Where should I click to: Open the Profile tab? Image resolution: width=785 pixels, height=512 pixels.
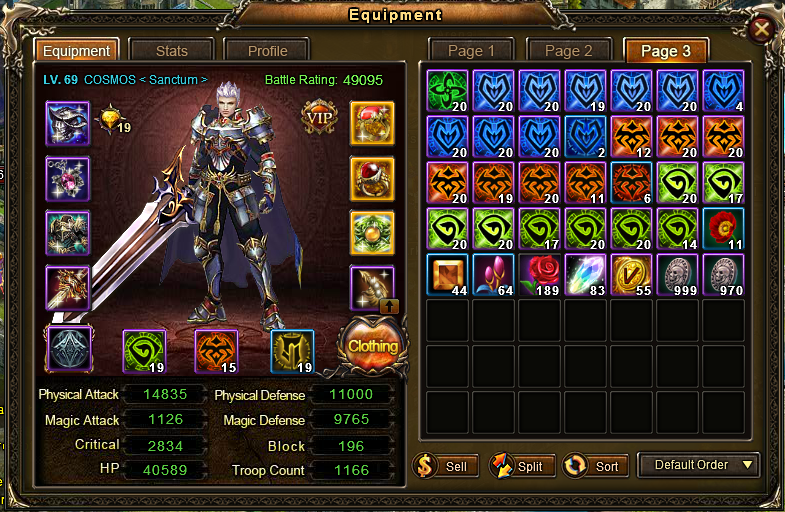267,51
